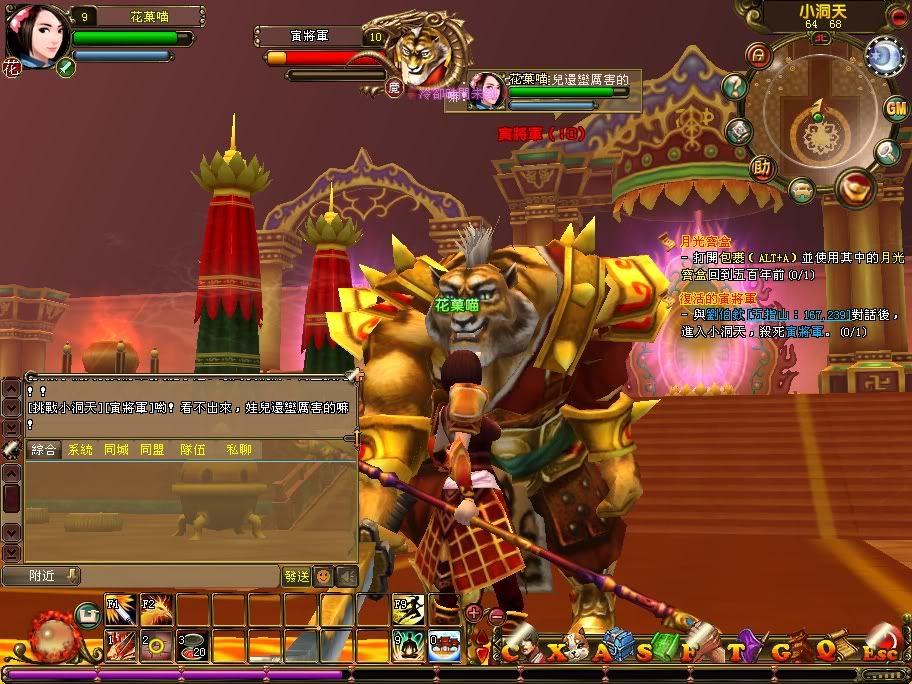Viewport: 912px width, 684px height.
Task: Open the gold ingot shop icon
Action: (856, 187)
